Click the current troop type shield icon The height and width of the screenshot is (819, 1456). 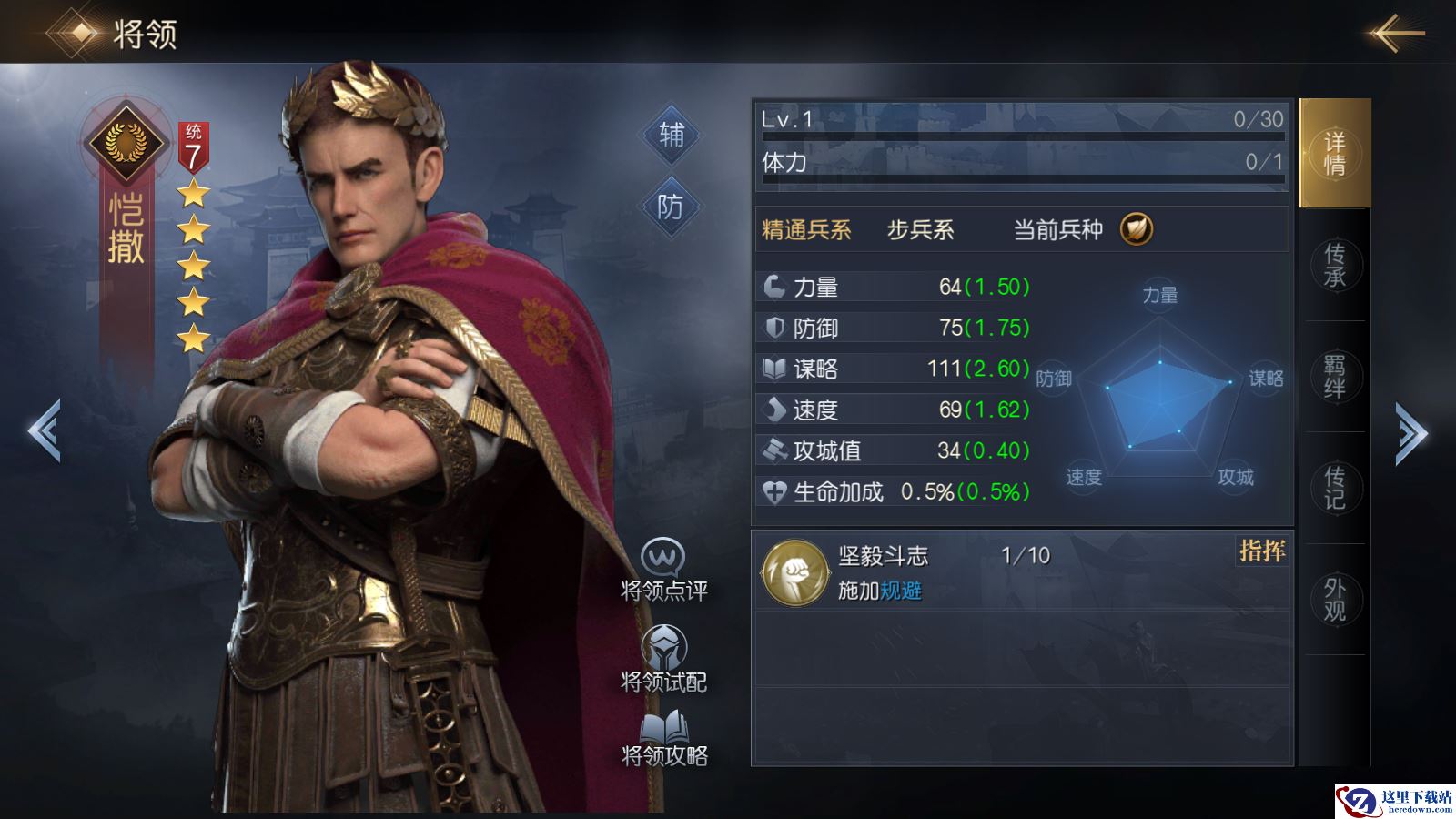click(x=1136, y=228)
